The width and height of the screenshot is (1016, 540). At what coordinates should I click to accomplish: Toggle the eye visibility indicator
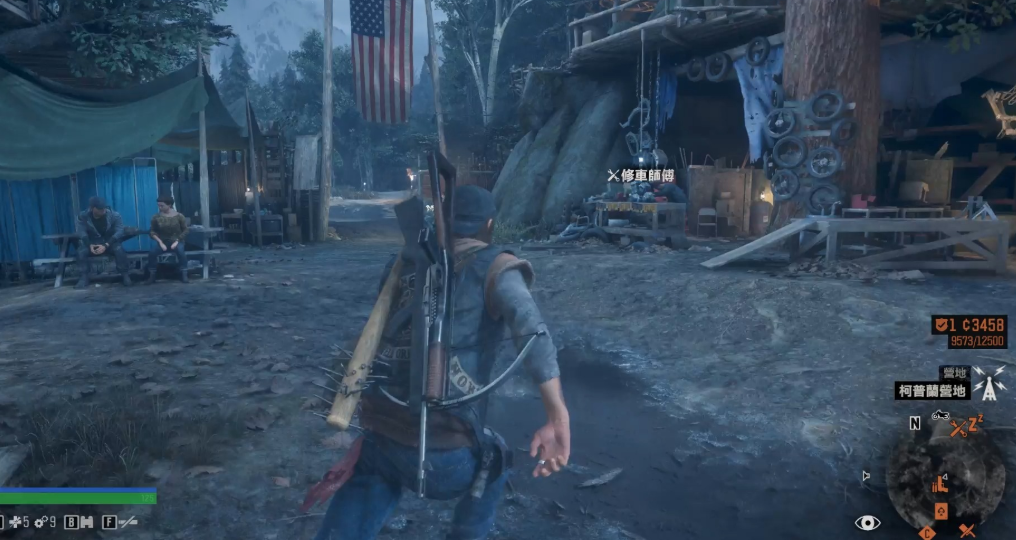pyautogui.click(x=867, y=522)
